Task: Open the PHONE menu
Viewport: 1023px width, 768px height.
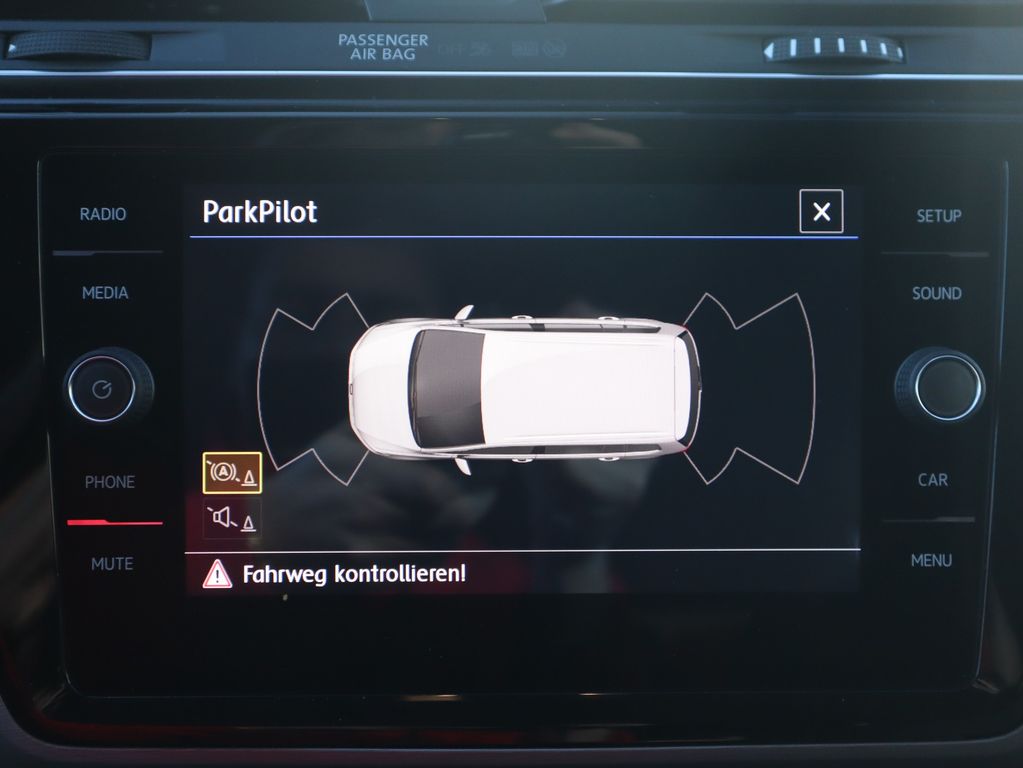Action: [109, 482]
